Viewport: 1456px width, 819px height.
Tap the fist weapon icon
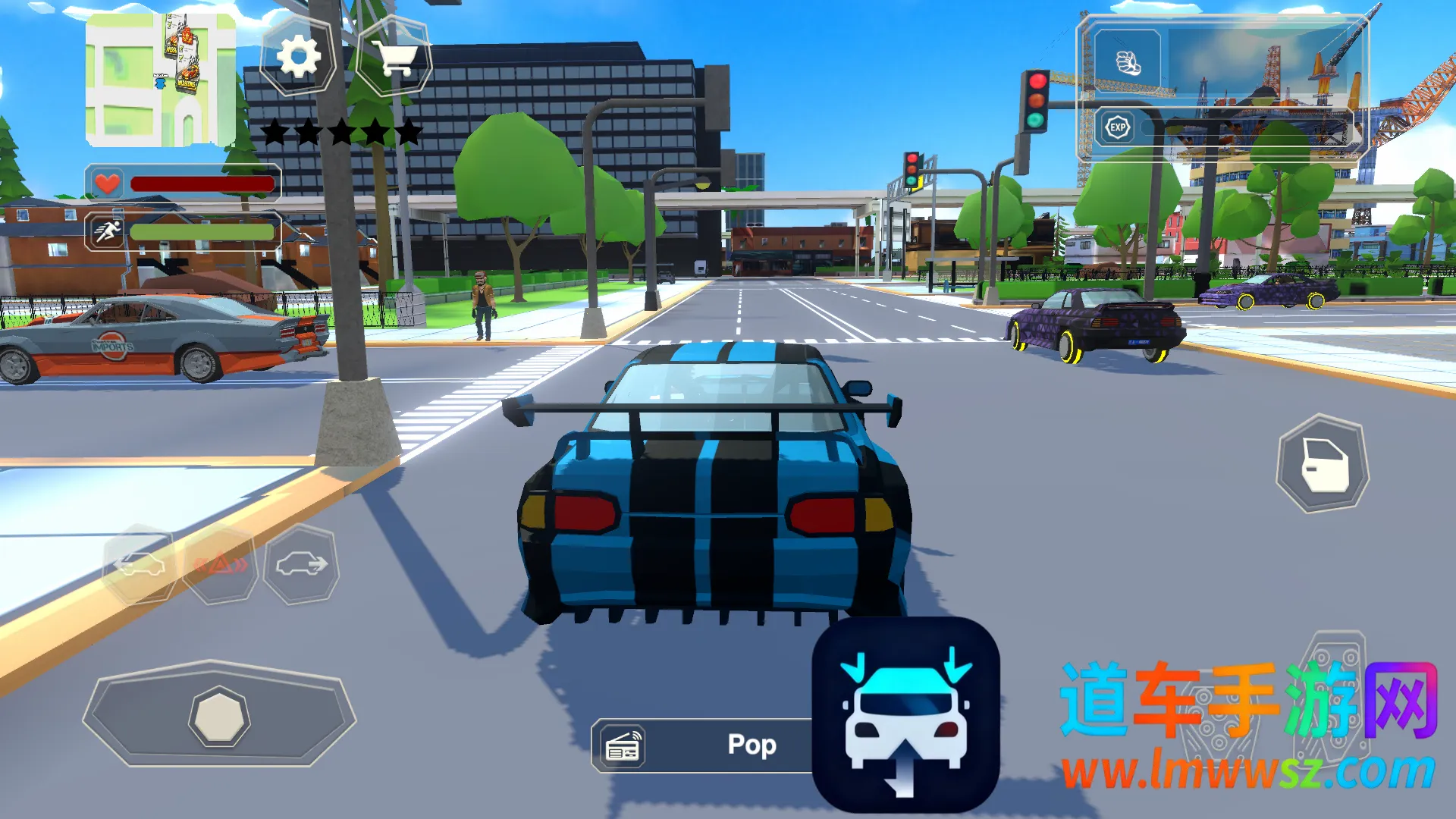(1128, 63)
